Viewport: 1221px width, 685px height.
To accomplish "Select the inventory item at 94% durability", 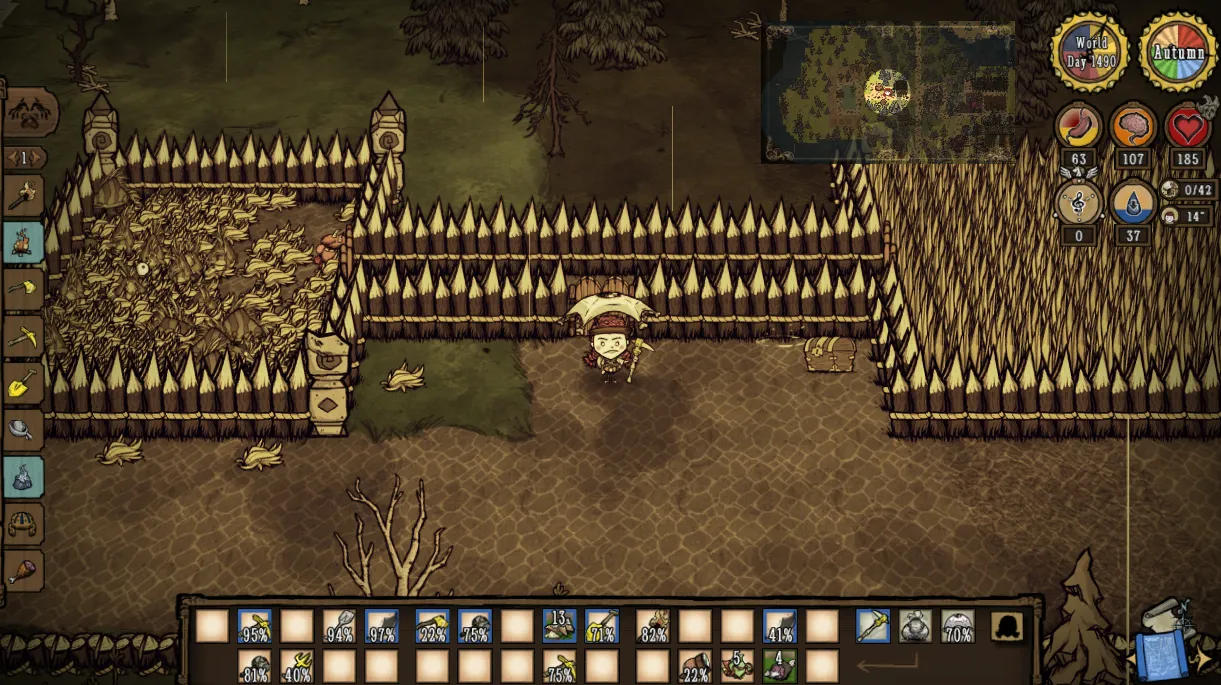I will [340, 626].
